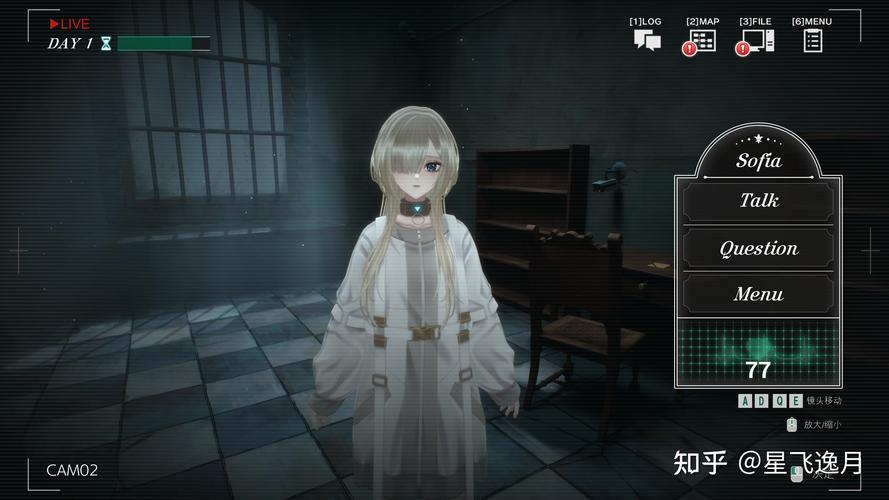
Task: Select the Question option
Action: (758, 248)
